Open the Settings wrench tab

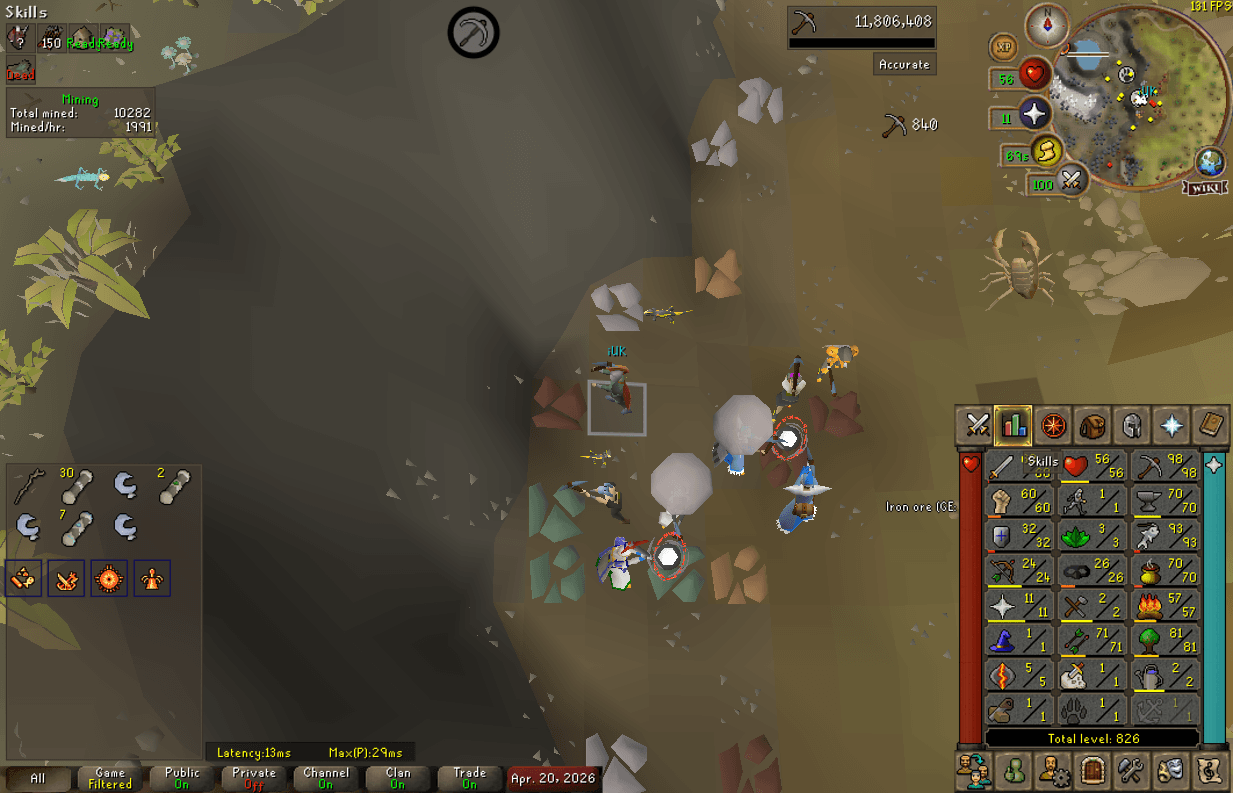(x=1132, y=771)
